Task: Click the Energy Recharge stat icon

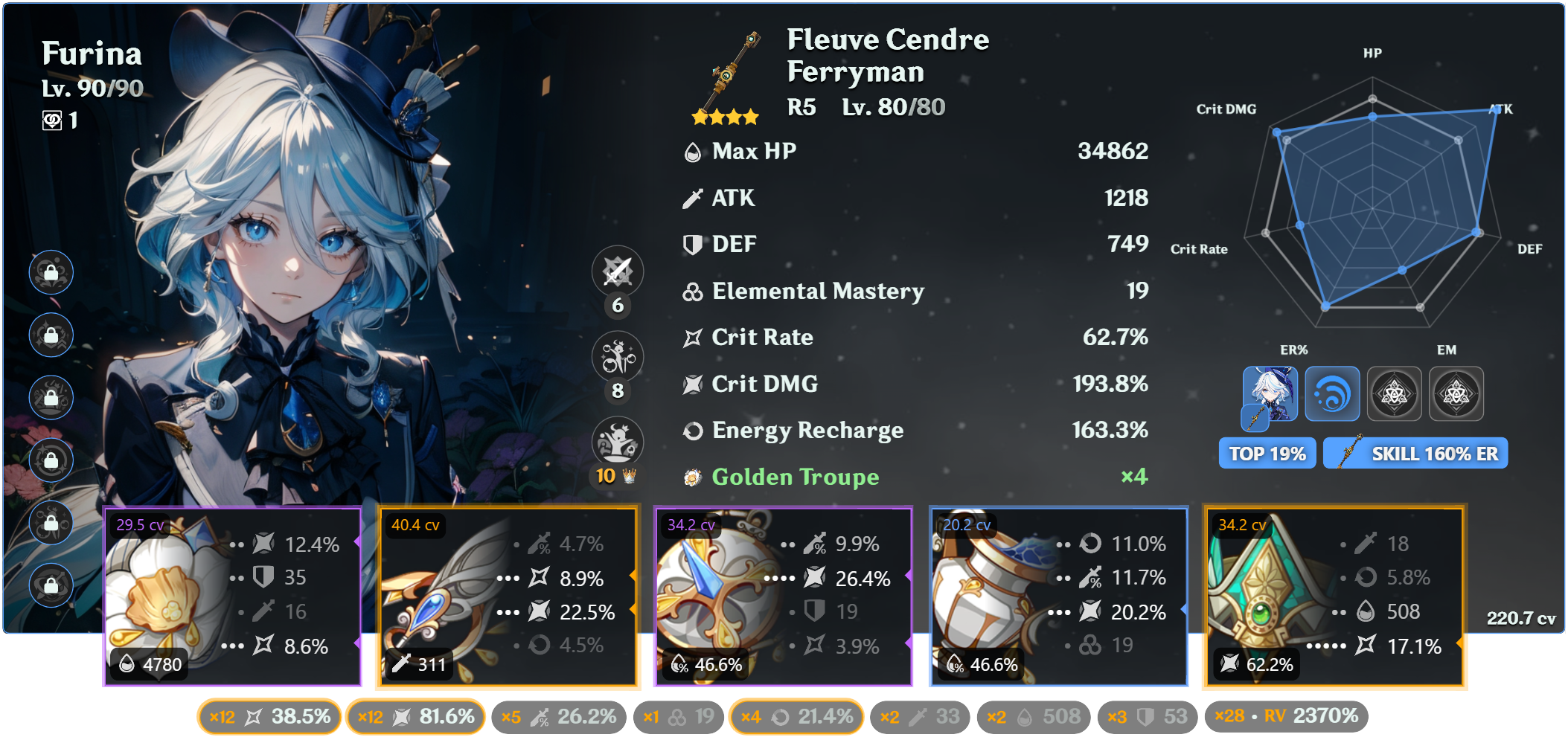Action: click(x=691, y=431)
